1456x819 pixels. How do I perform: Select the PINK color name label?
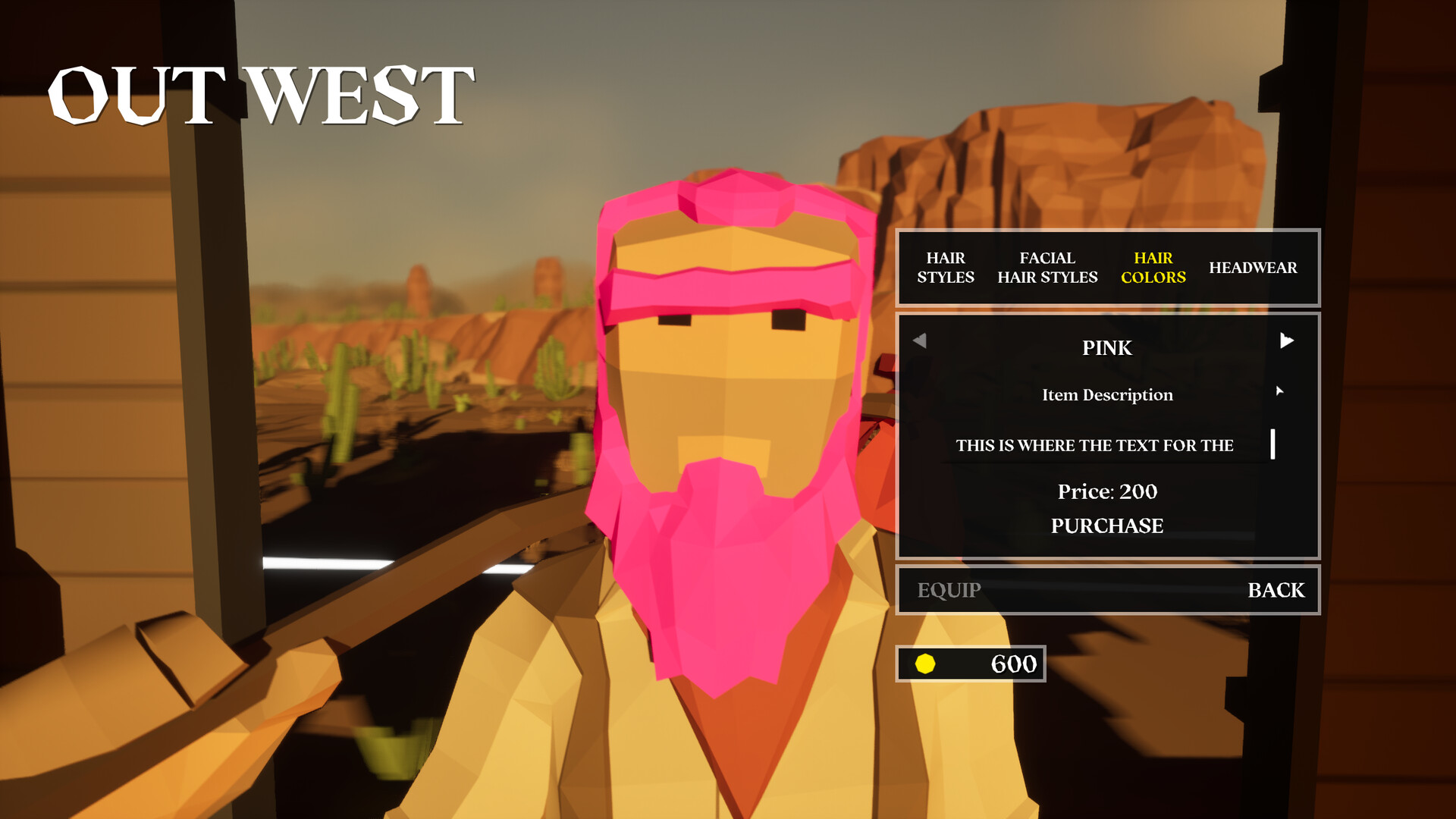[x=1106, y=348]
